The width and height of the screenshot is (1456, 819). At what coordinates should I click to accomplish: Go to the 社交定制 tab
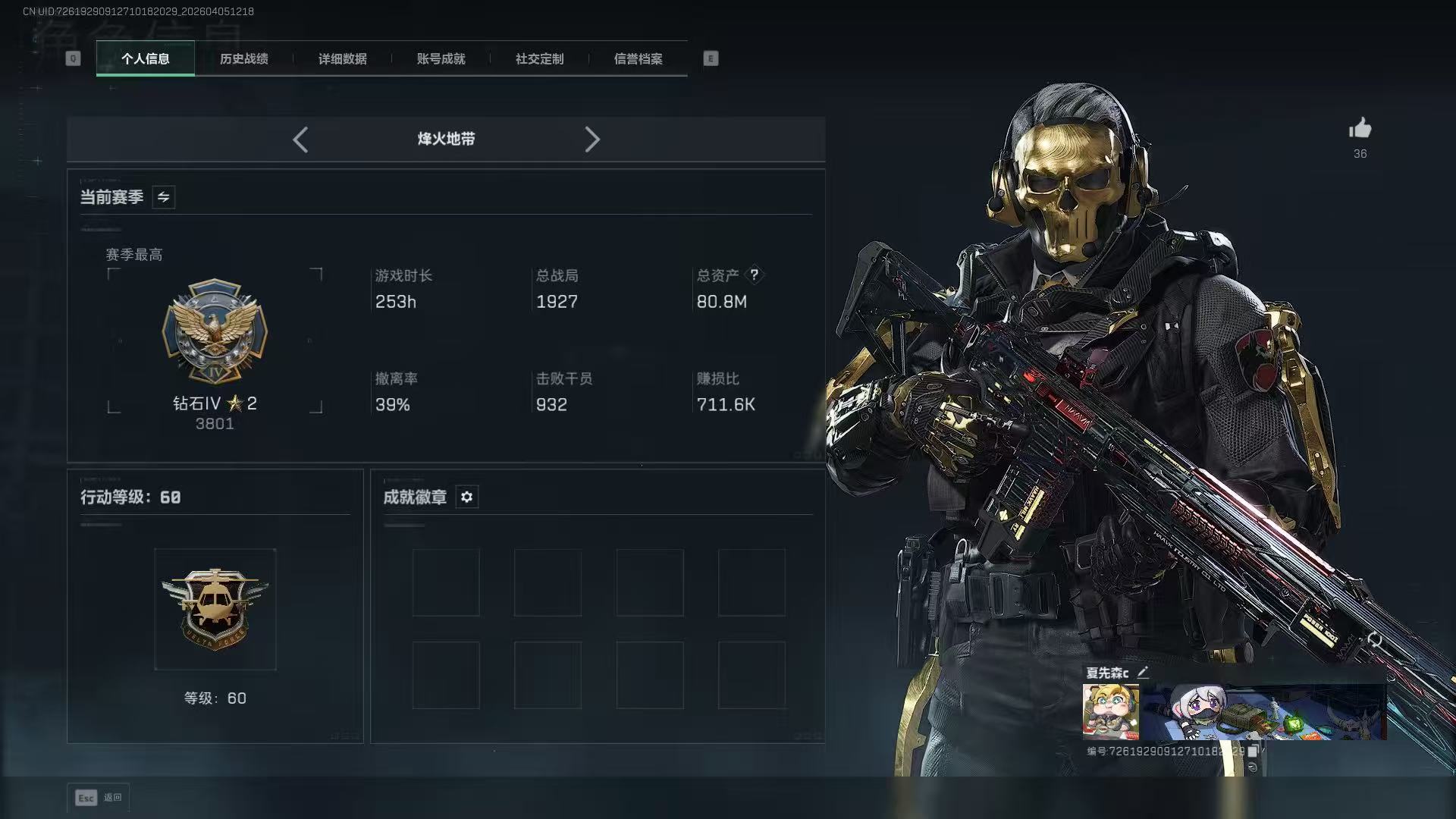[x=539, y=58]
